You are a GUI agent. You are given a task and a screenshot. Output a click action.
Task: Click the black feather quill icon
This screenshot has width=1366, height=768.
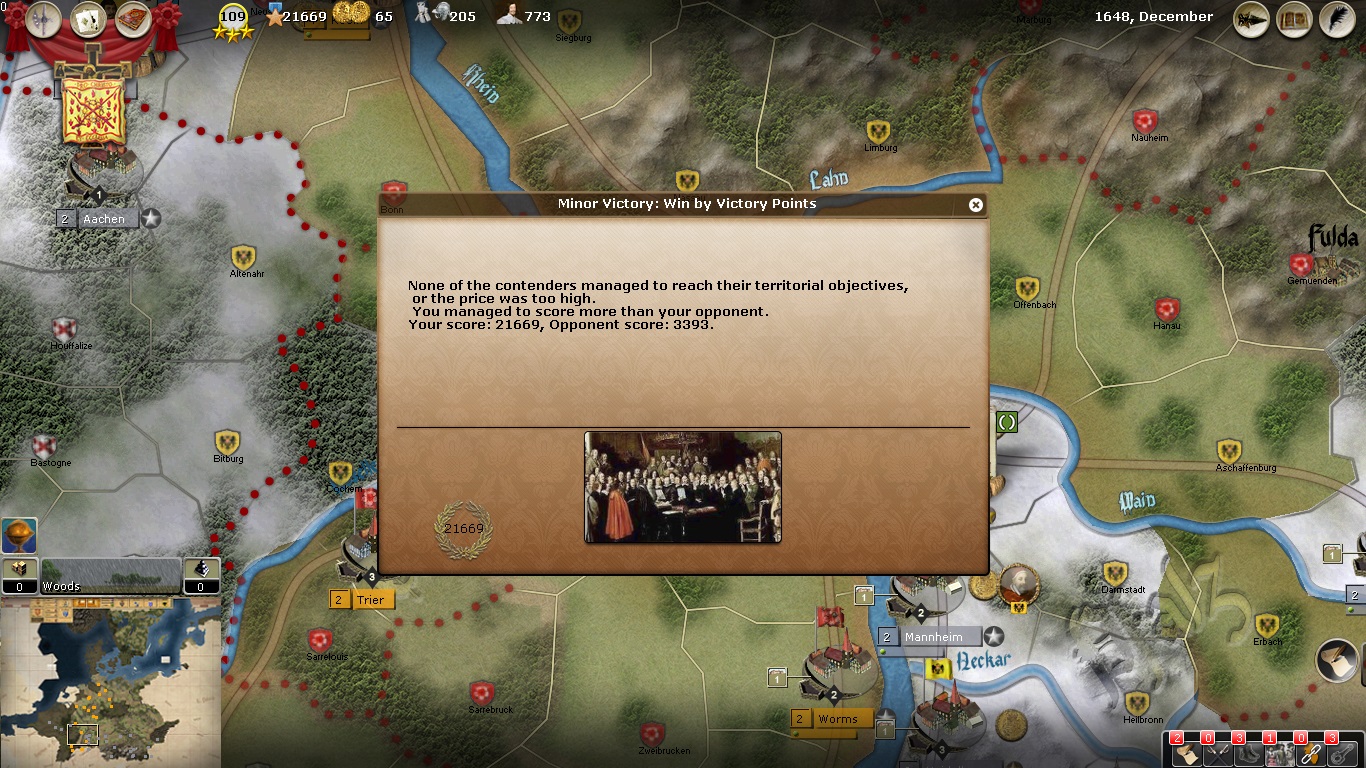tap(1337, 19)
